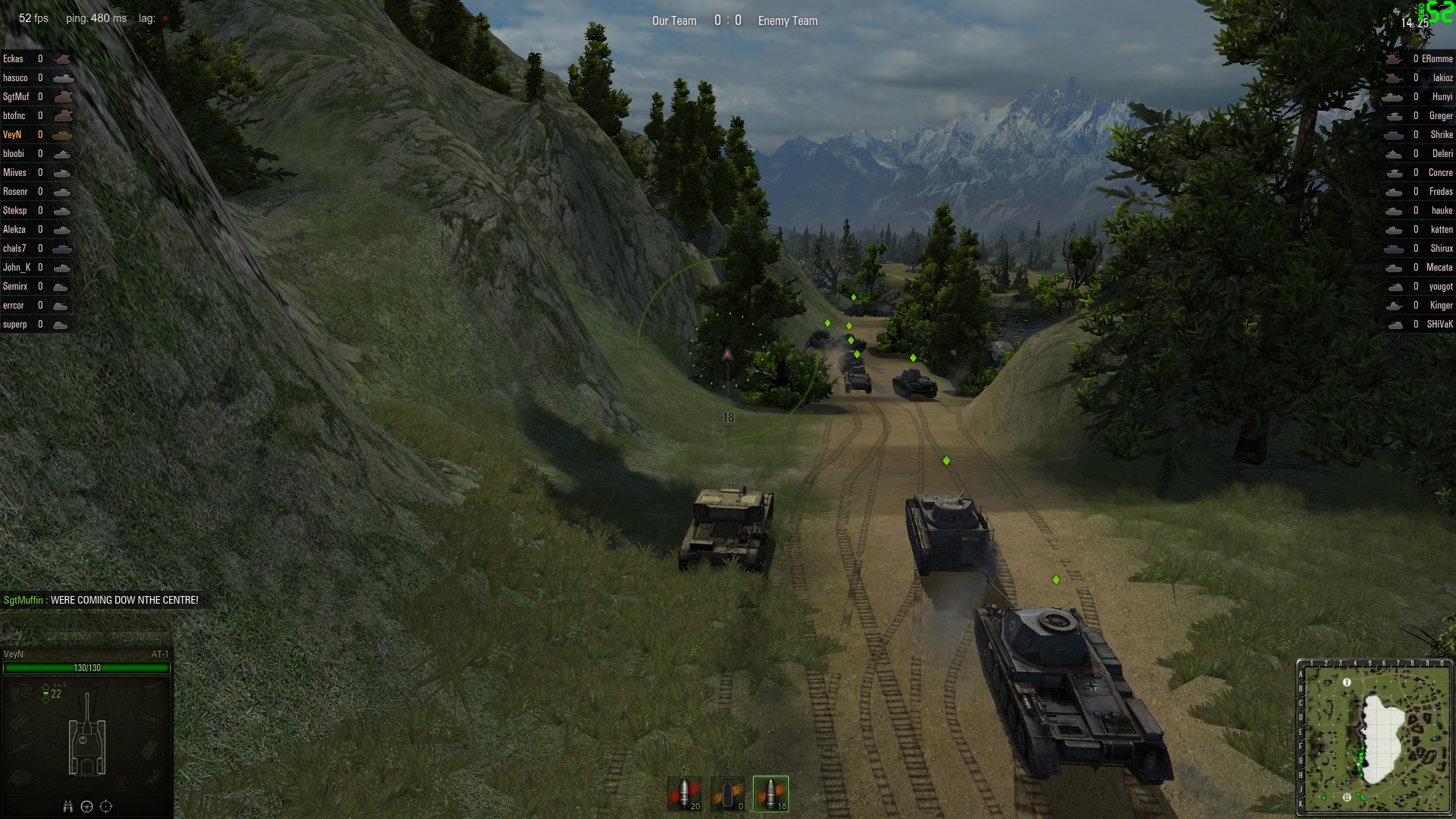Image resolution: width=1456 pixels, height=819 pixels.
Task: Click the crosshair icon in damage panel
Action: 106,806
